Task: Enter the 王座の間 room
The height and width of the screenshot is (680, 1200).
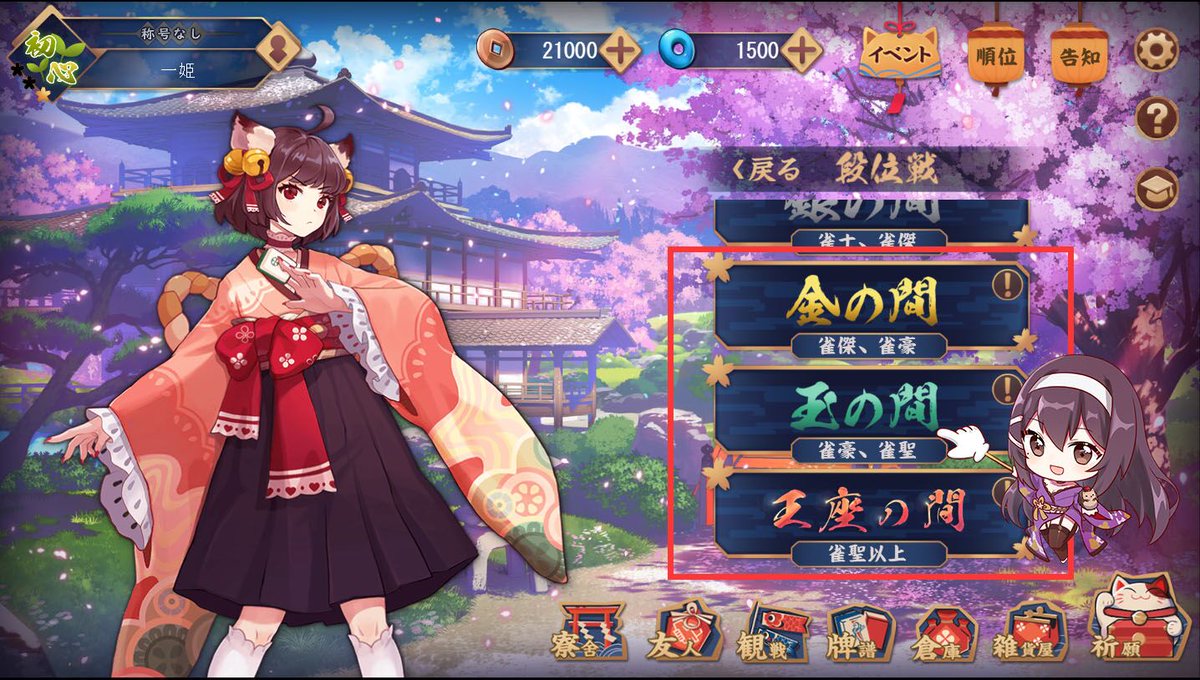Action: tap(860, 514)
